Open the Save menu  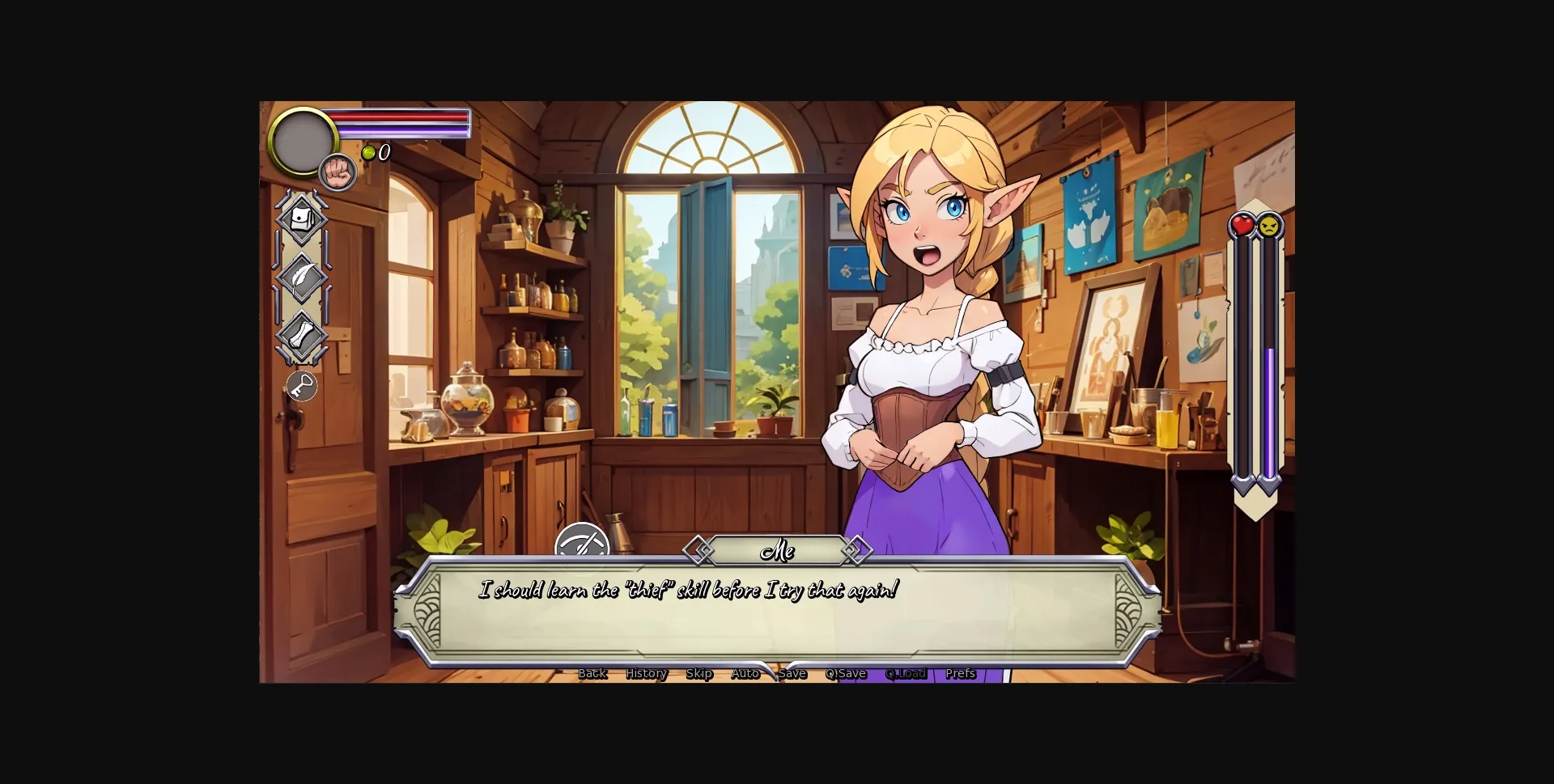794,673
